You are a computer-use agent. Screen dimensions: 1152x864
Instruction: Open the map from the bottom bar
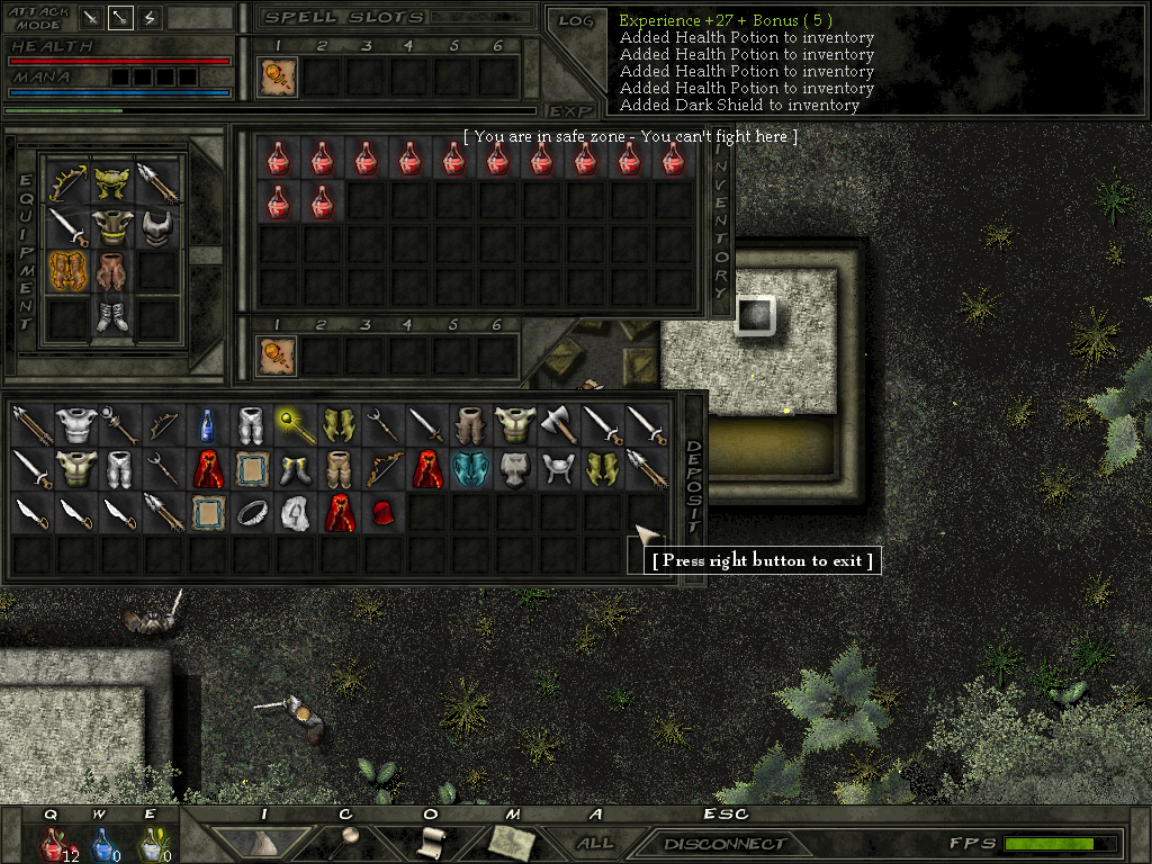click(513, 841)
